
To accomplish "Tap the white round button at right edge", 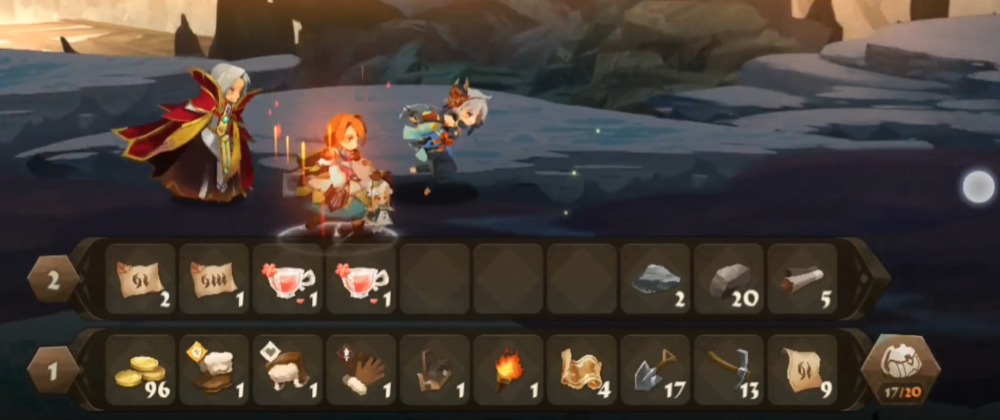I will tap(977, 186).
